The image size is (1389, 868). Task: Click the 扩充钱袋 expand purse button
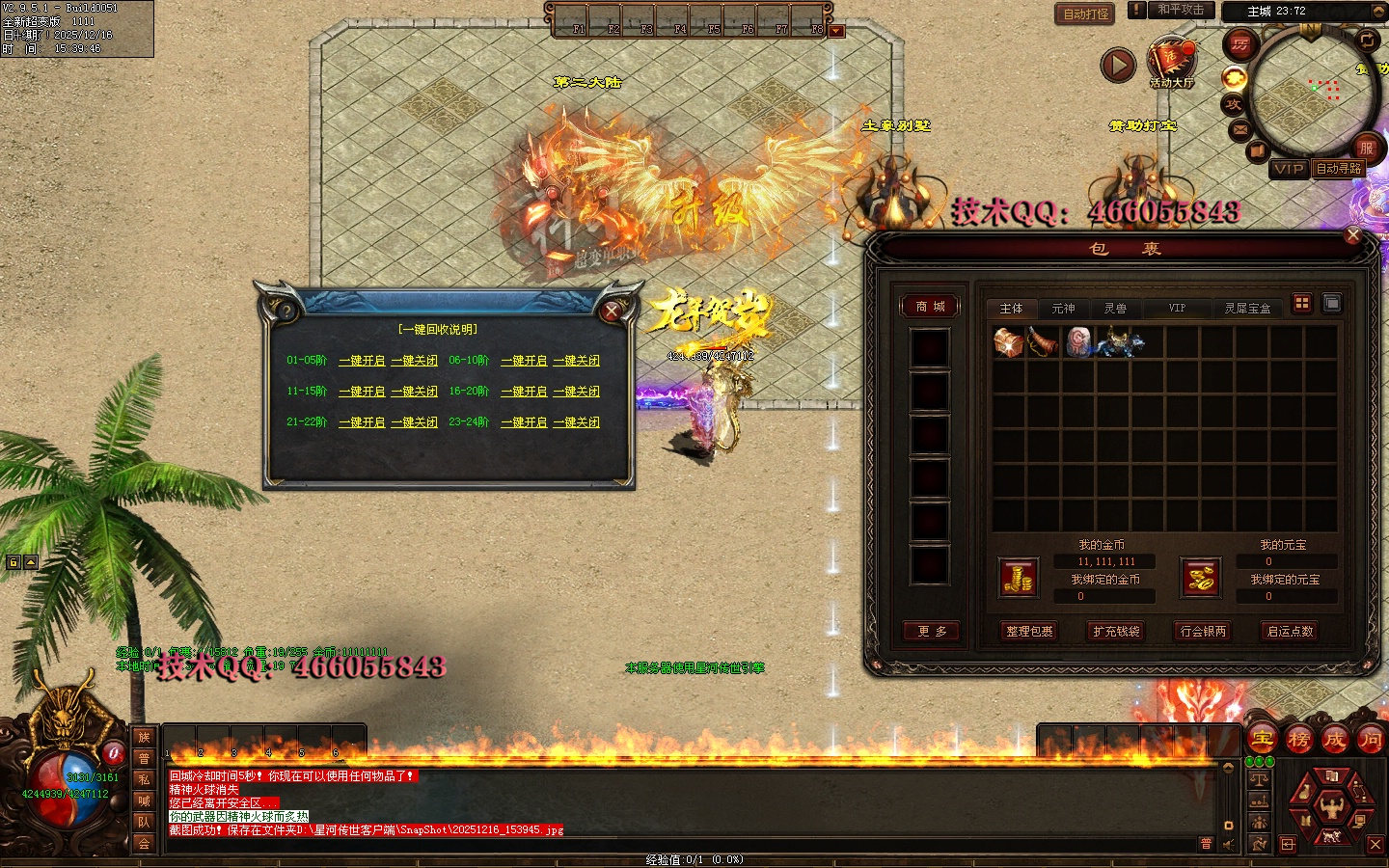tap(1116, 631)
